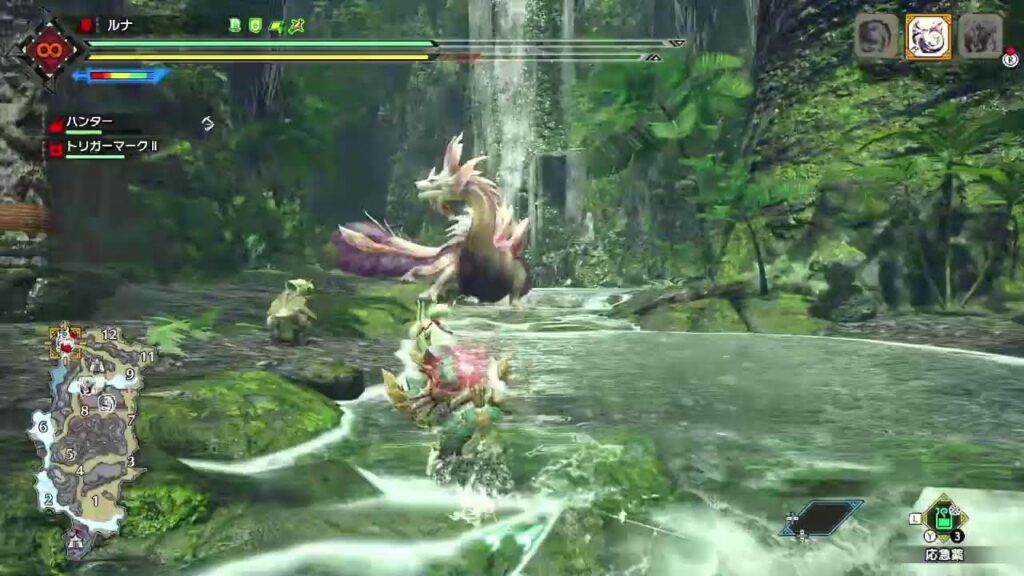The width and height of the screenshot is (1024, 576).
Task: Select the ハンター party member entry
Action: (x=89, y=122)
